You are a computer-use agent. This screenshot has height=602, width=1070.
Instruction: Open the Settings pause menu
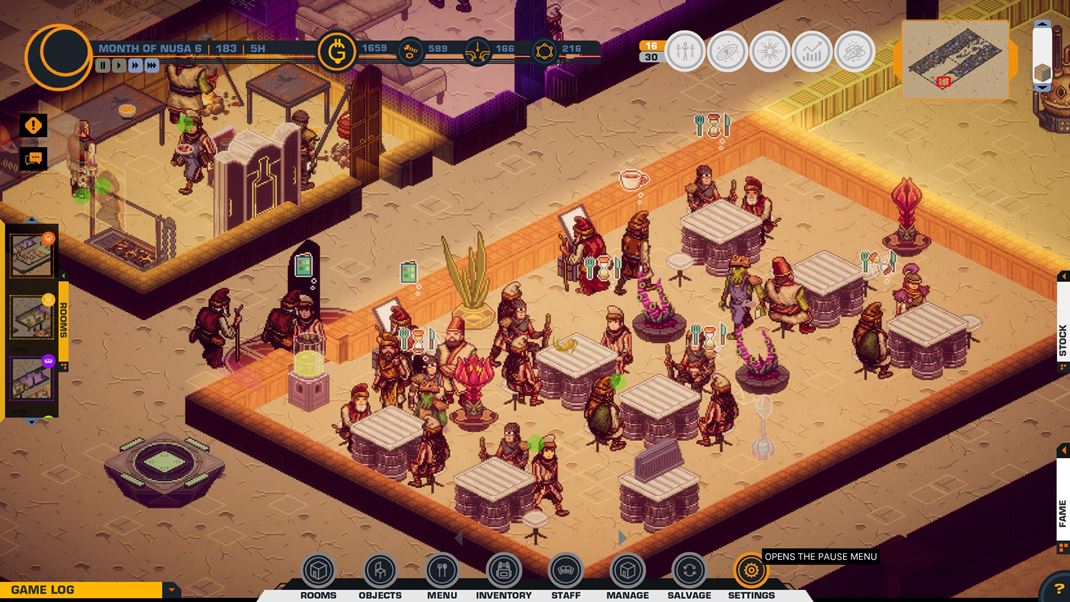751,571
